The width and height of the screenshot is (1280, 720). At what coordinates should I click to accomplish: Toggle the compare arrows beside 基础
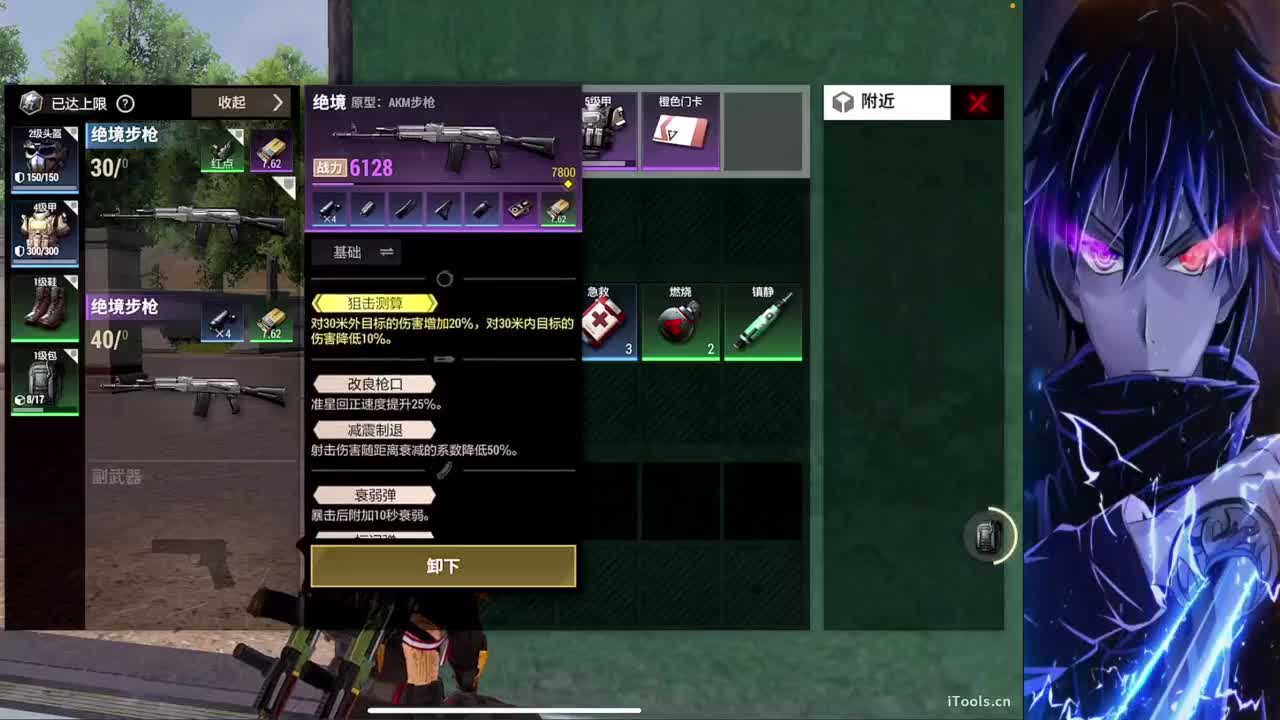(x=388, y=252)
